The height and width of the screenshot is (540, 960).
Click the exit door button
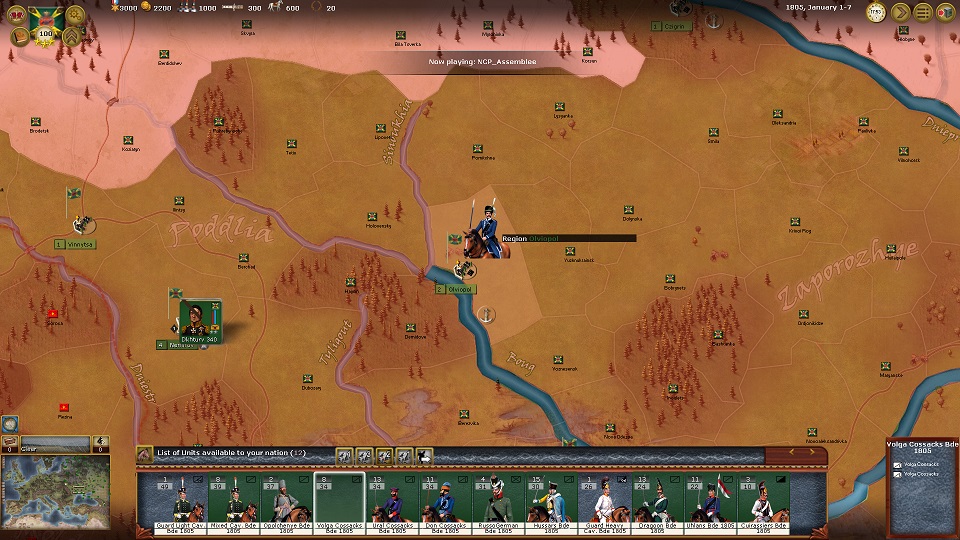[x=945, y=13]
